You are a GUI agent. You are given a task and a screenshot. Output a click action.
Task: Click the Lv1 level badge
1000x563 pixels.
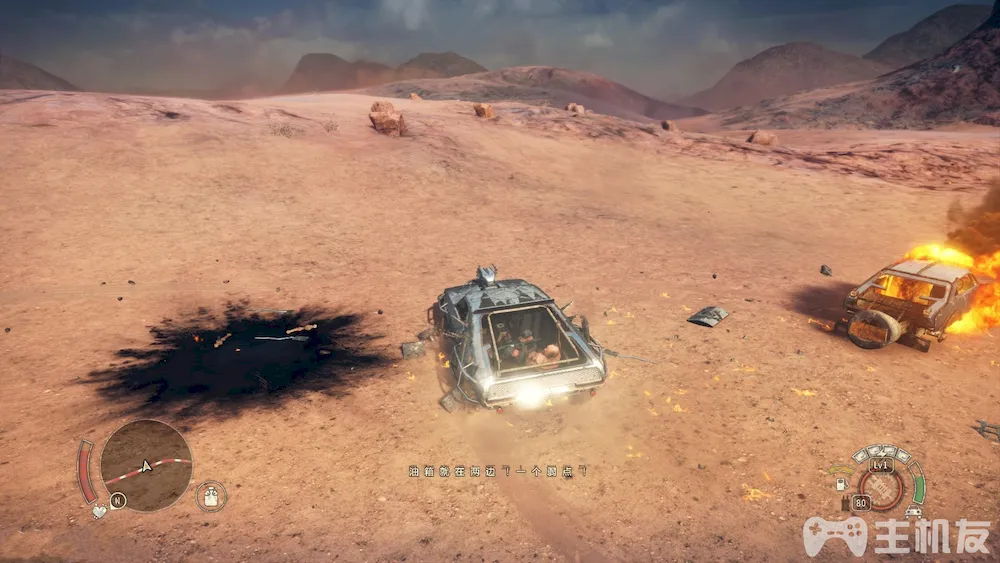coord(881,465)
